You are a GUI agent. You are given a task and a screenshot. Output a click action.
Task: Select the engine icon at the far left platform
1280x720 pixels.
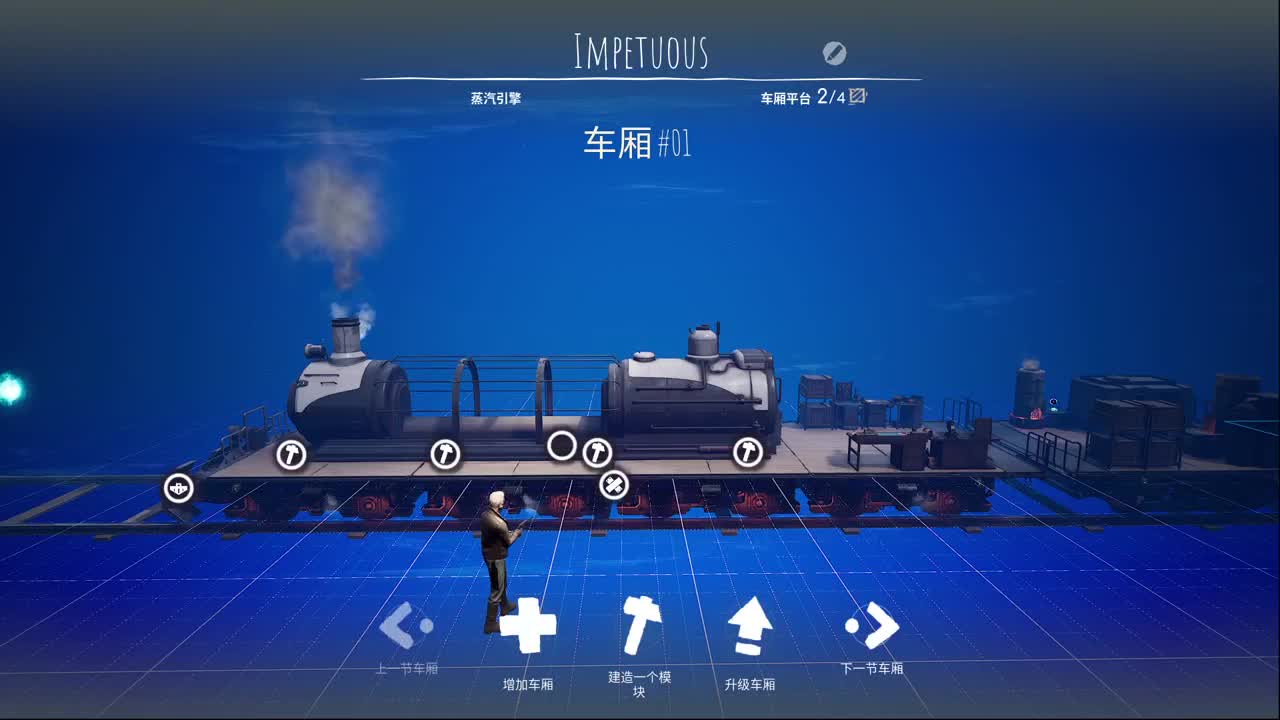(178, 486)
